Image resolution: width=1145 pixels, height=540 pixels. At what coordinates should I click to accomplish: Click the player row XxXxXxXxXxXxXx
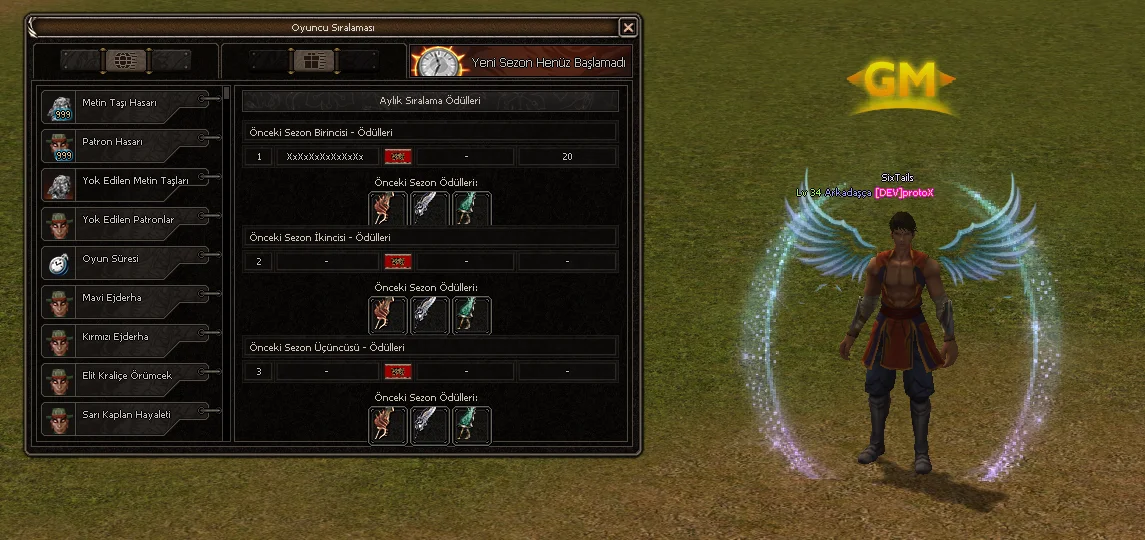(325, 157)
